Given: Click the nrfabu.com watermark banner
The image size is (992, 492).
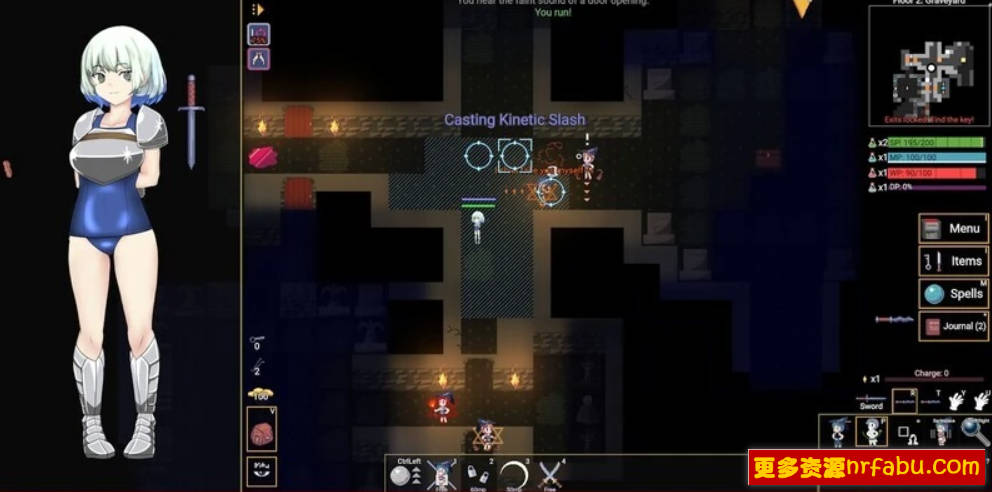Looking at the screenshot, I should click(867, 467).
